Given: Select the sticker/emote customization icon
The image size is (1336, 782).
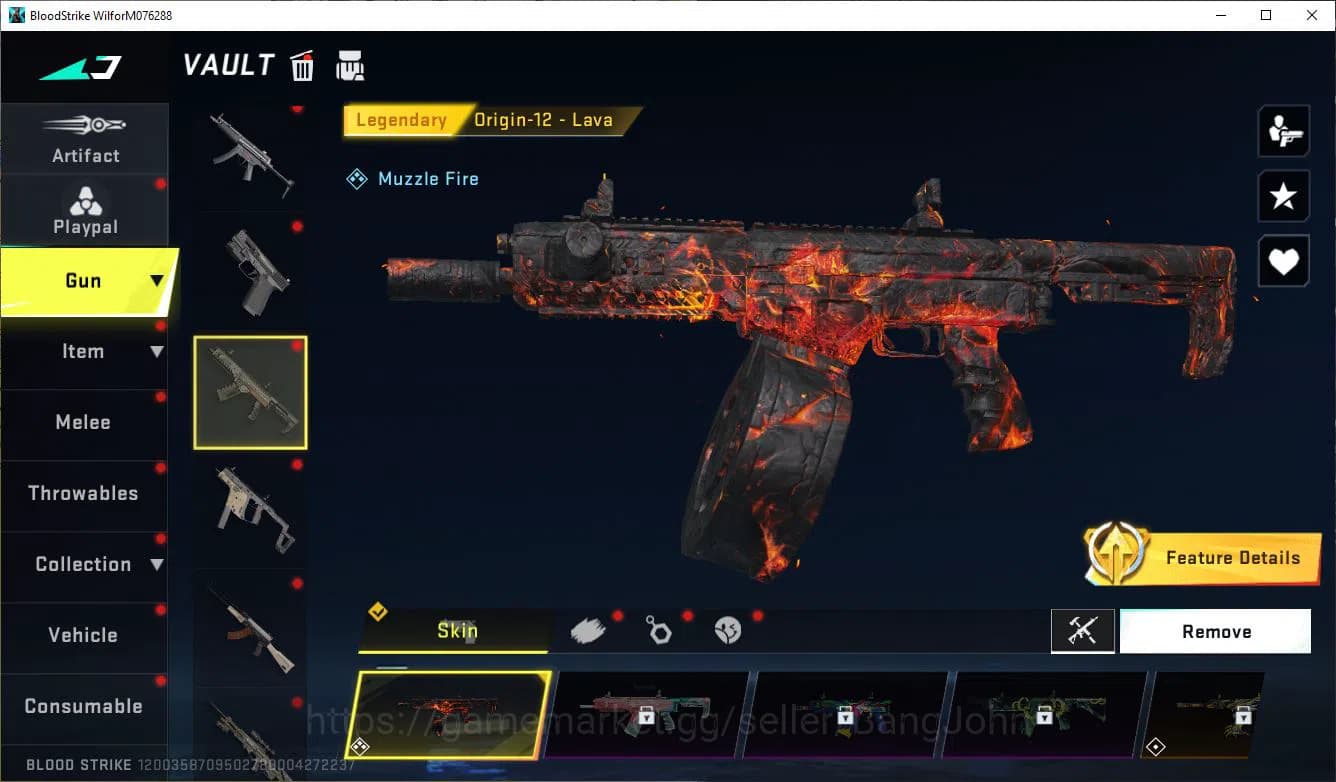Looking at the screenshot, I should point(728,630).
